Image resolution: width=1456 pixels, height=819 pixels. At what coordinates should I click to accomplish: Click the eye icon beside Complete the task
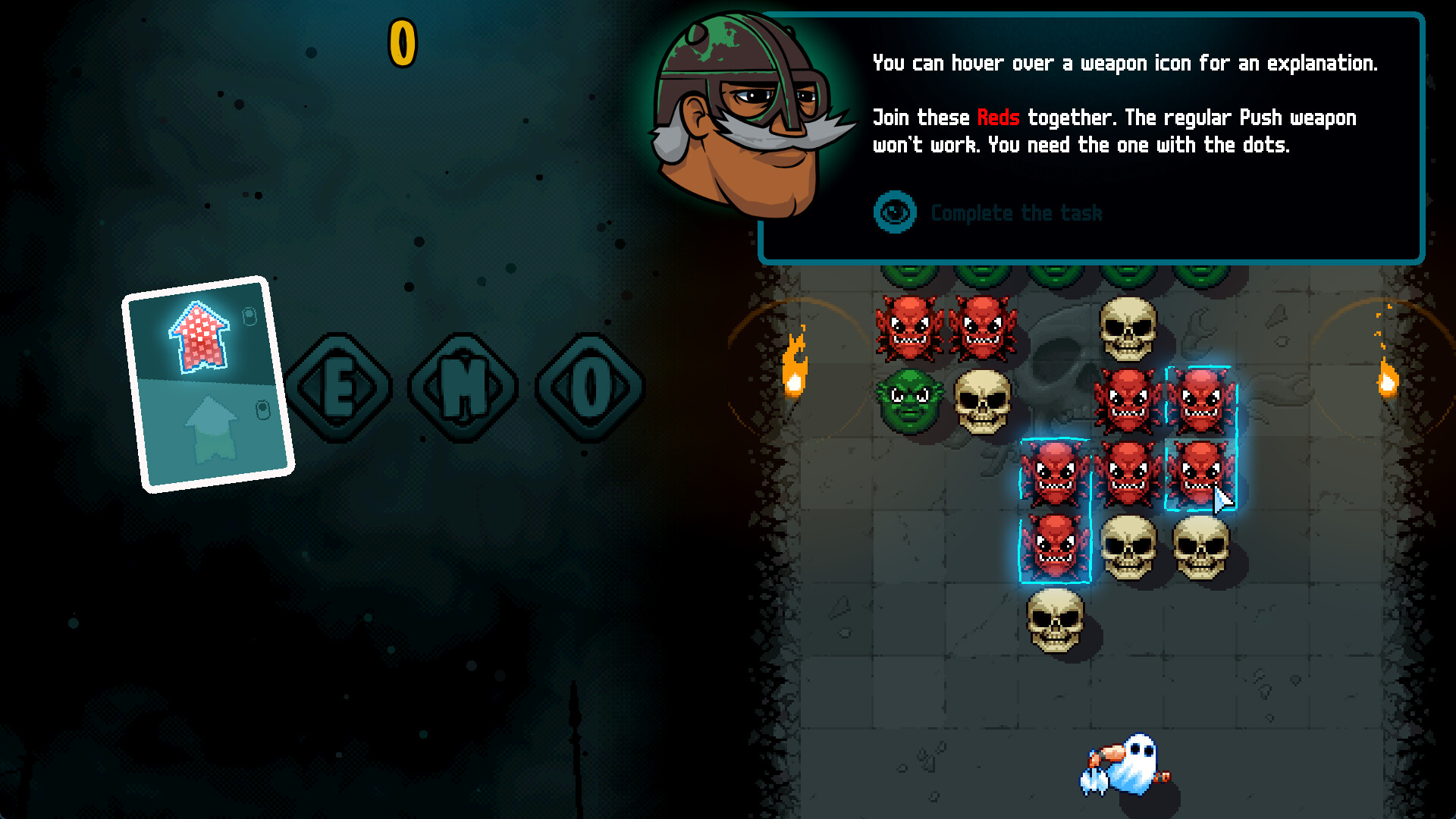[895, 213]
